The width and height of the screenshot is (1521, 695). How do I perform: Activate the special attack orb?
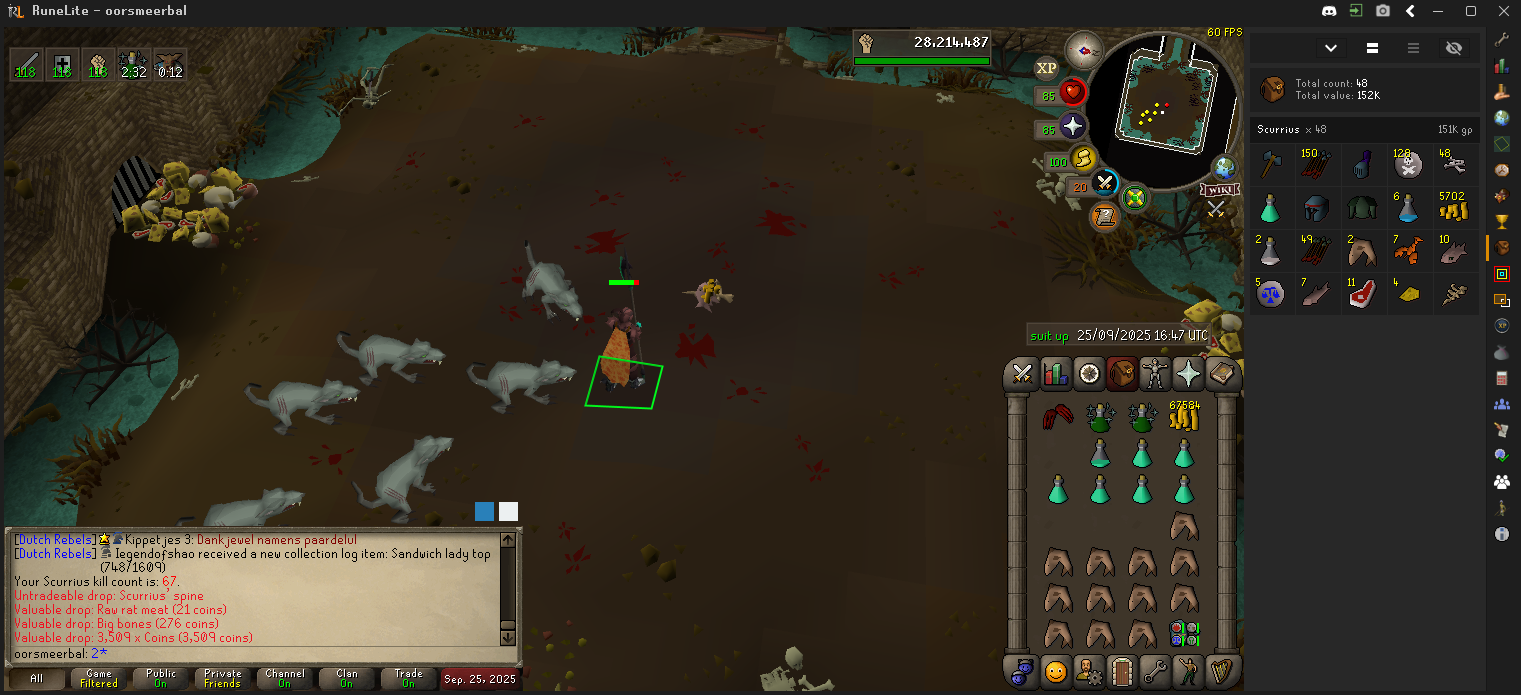pyautogui.click(x=1104, y=183)
